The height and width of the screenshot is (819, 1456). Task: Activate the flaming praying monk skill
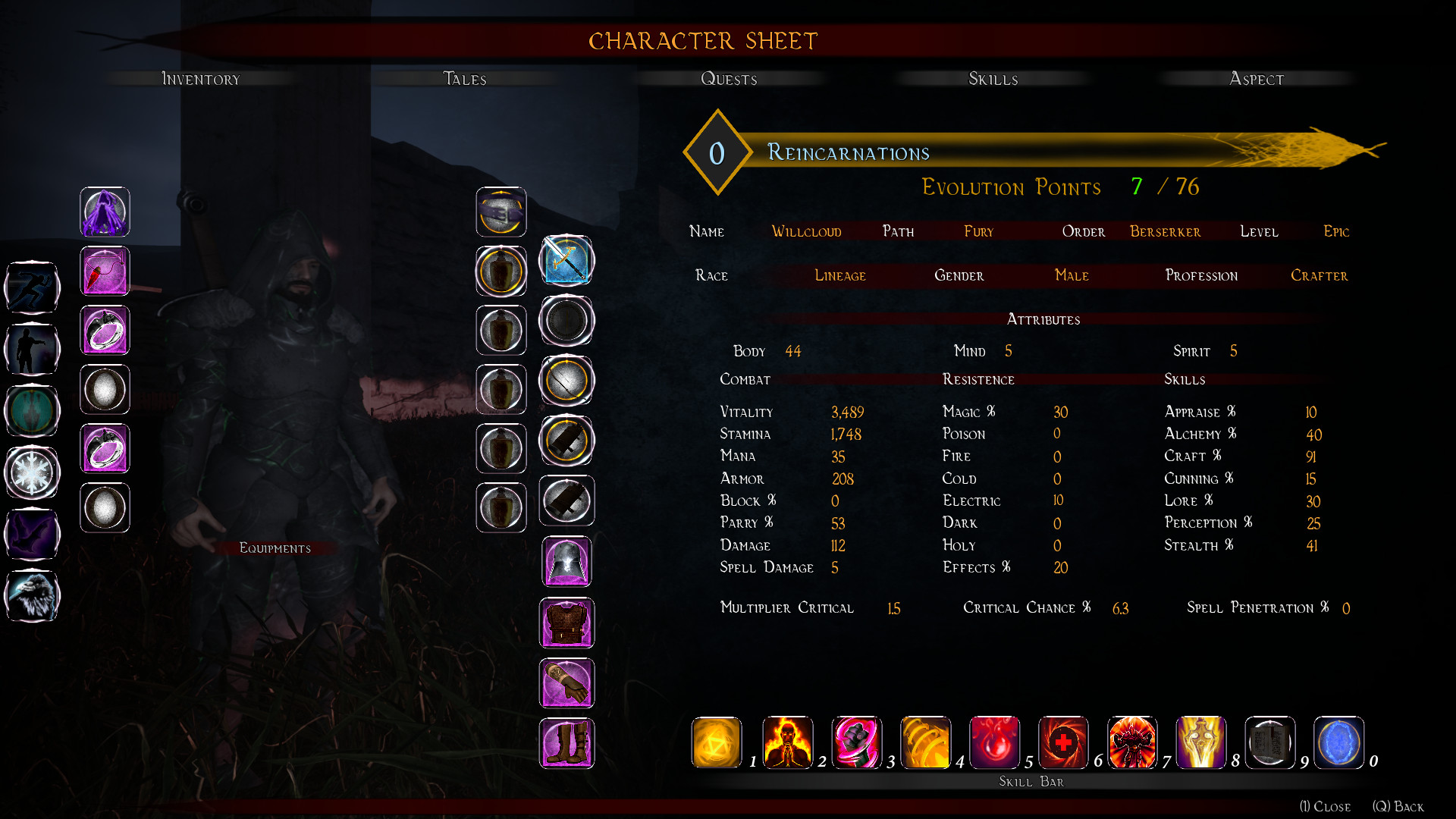click(x=787, y=742)
